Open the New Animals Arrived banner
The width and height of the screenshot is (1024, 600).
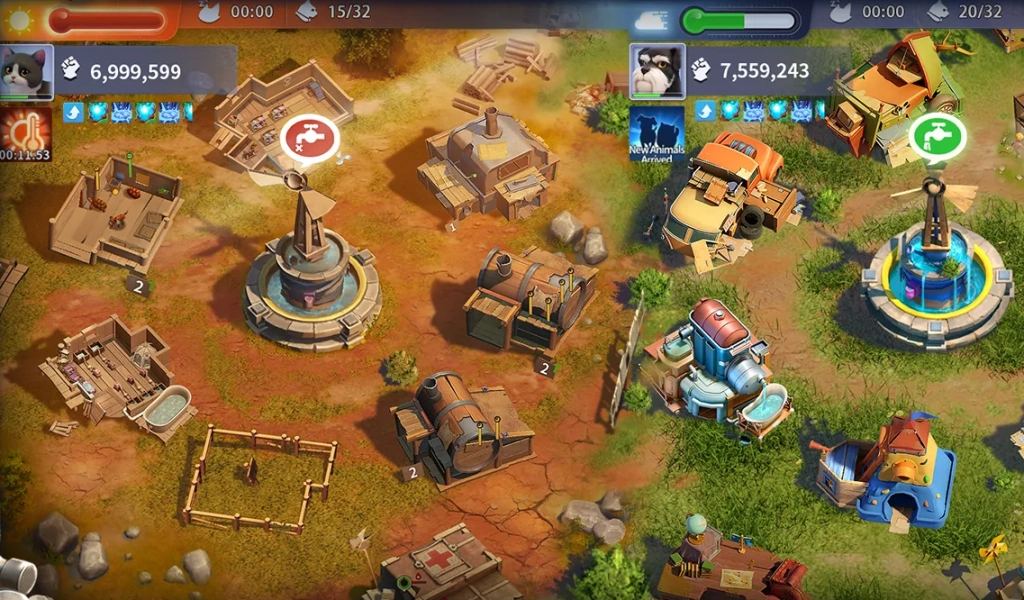point(657,134)
